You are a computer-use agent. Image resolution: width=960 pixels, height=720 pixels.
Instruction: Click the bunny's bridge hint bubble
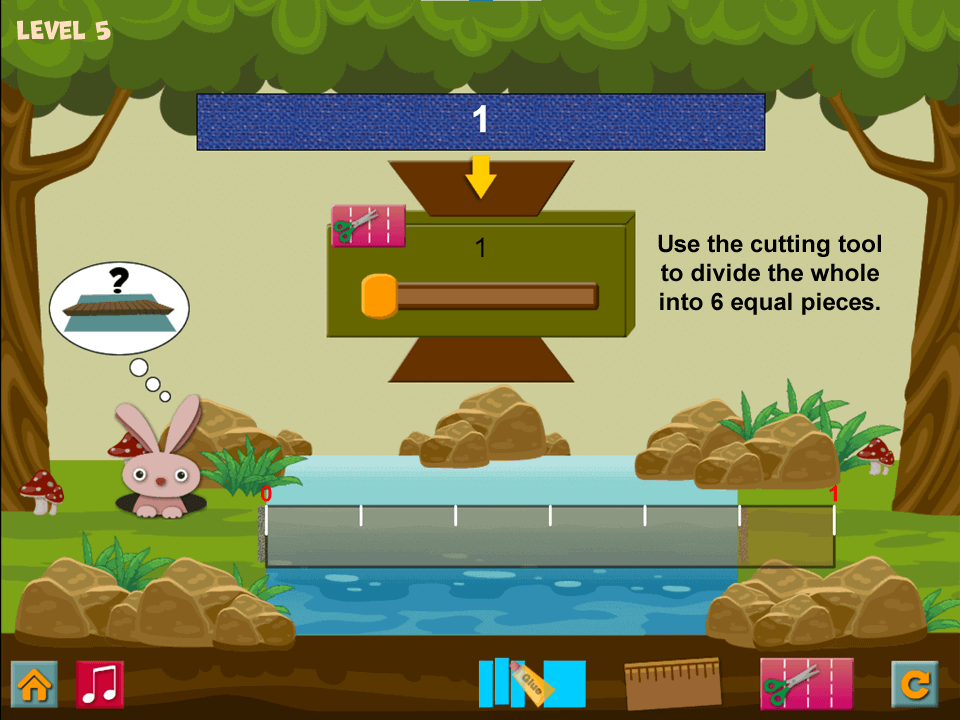click(x=118, y=303)
